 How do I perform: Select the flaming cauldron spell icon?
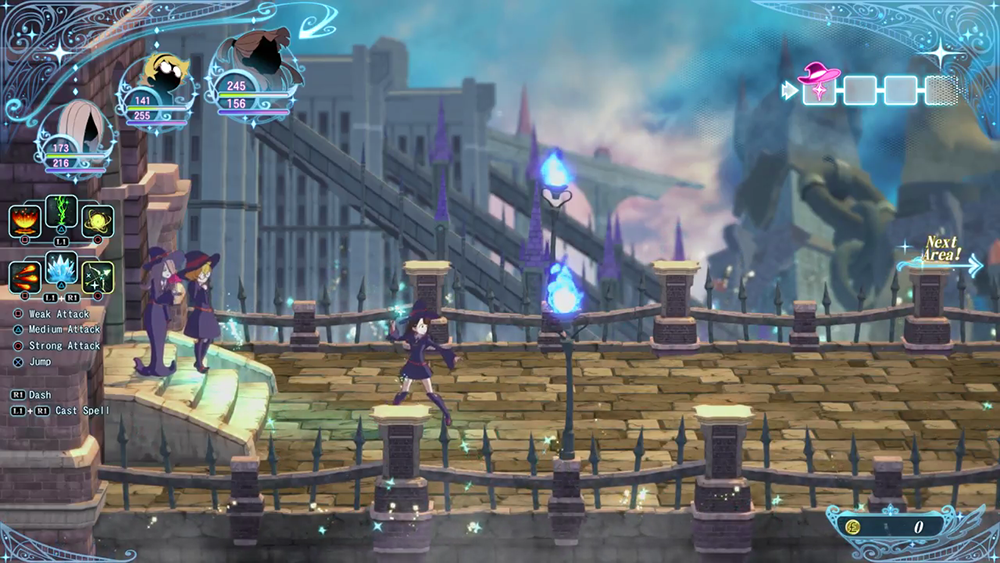pyautogui.click(x=25, y=221)
